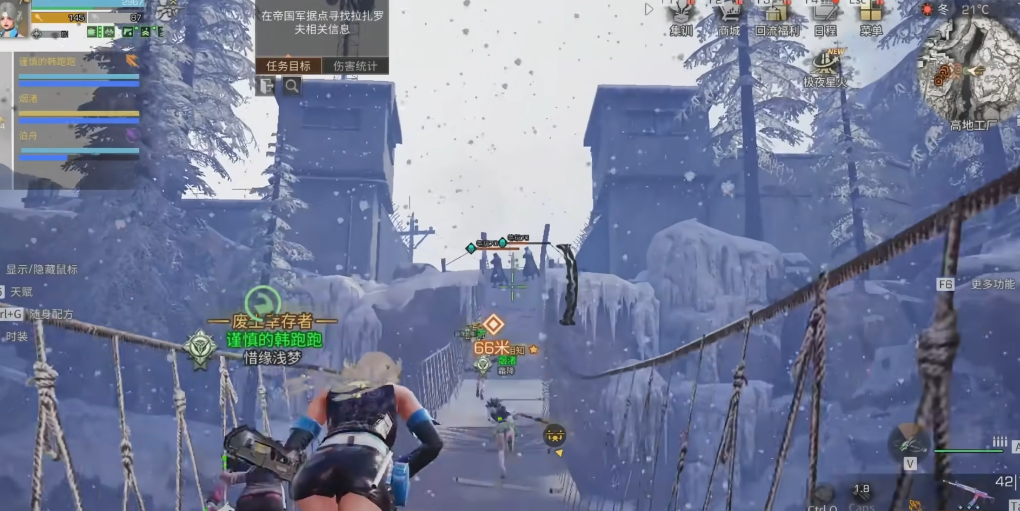Viewport: 1020px width, 511px height.
Task: Switch to the 伤害统计 damage statistics tab
Action: pyautogui.click(x=355, y=66)
